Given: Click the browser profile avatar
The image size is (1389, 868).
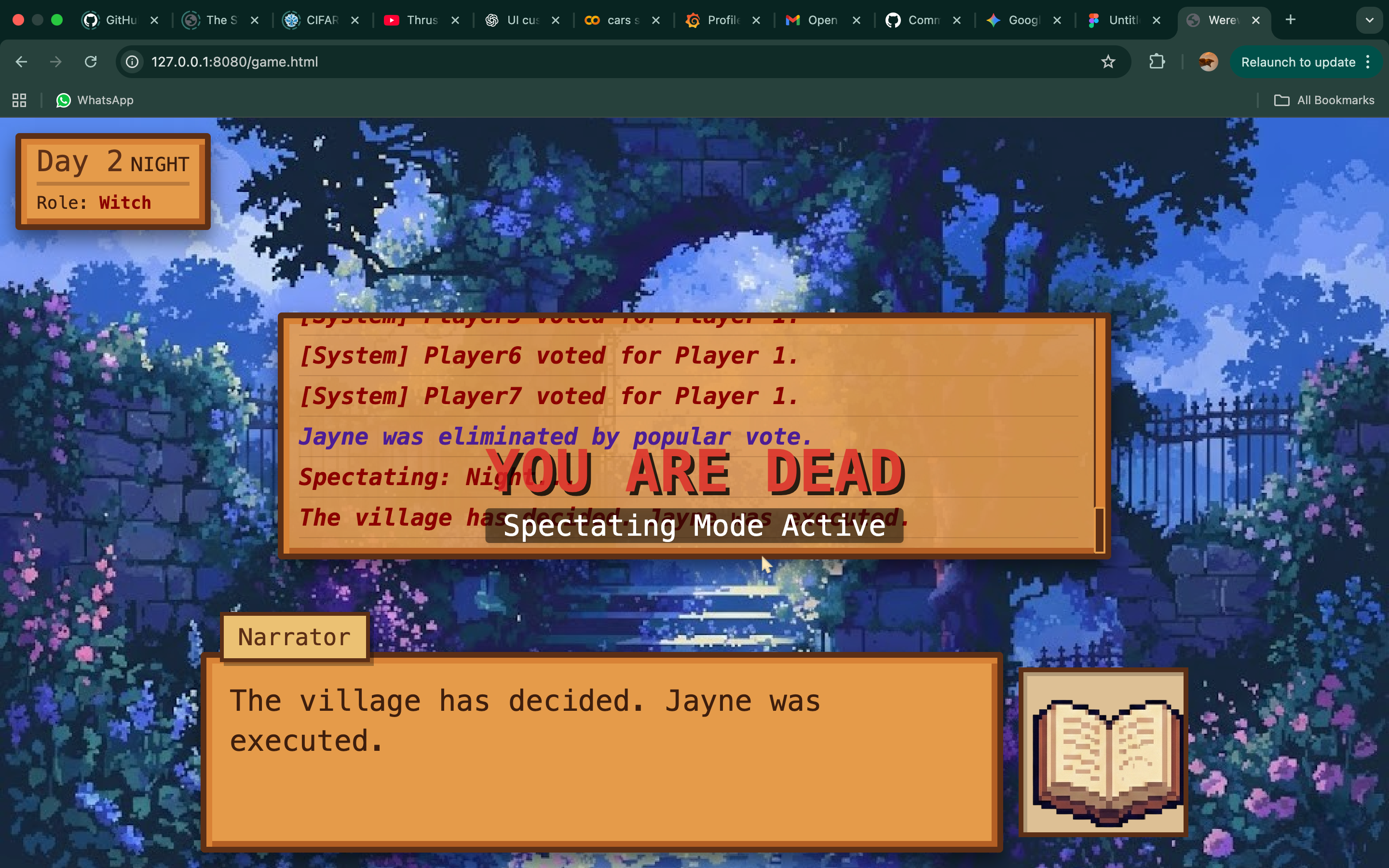Looking at the screenshot, I should click(1207, 61).
